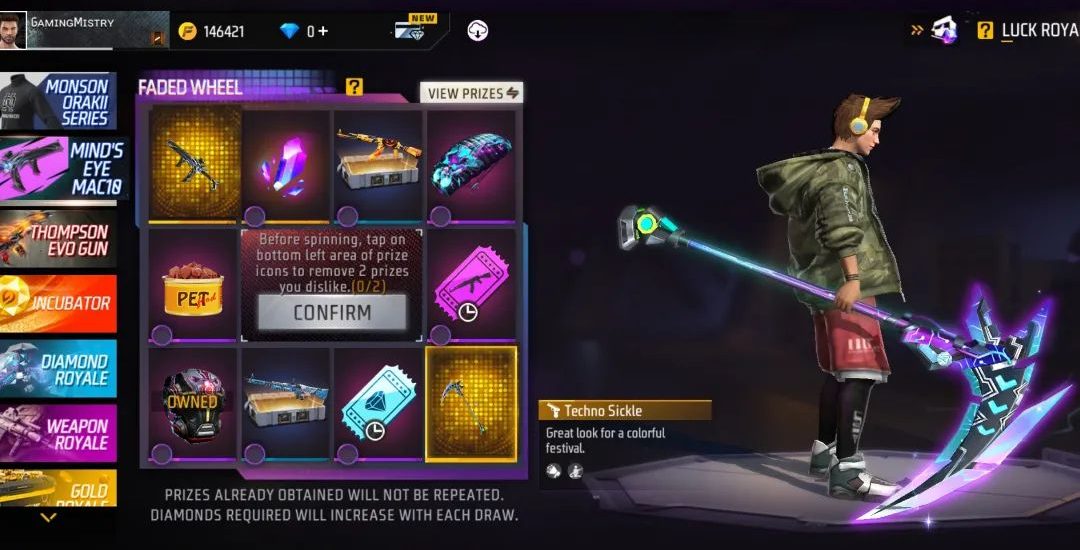Switch to Monson Orakii Series tab
Viewport: 1080px width, 550px height.
[58, 102]
